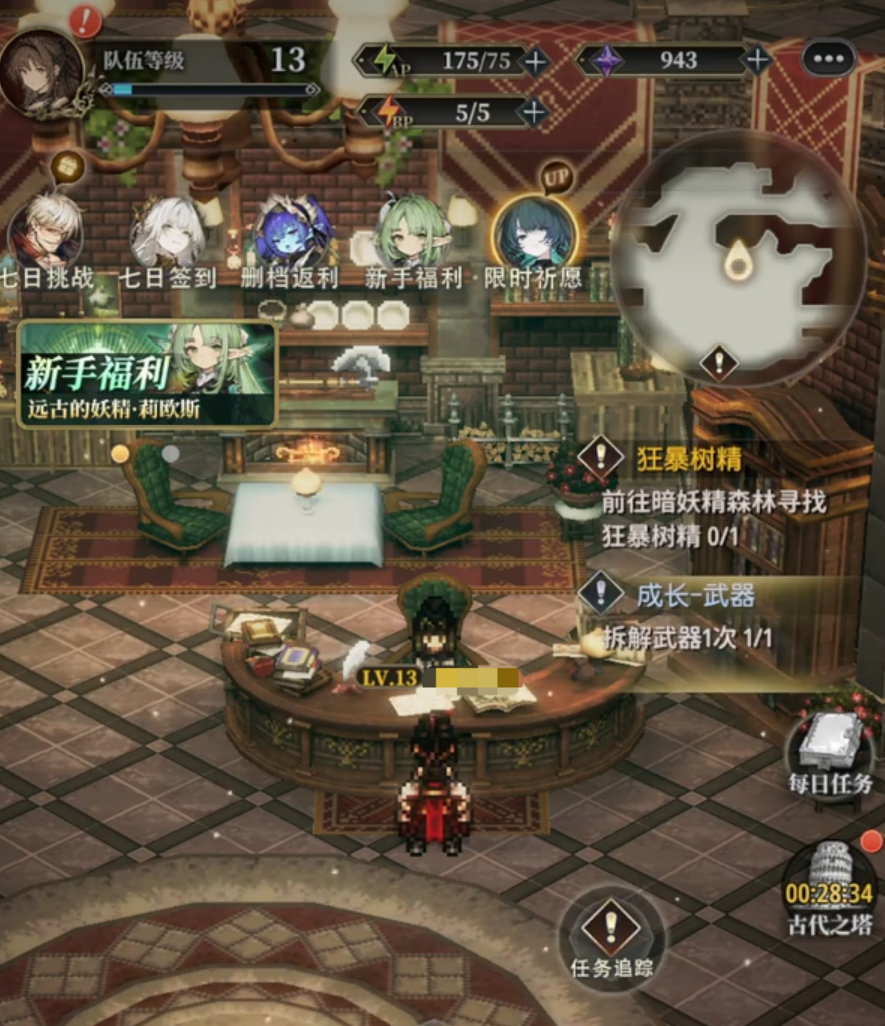Open the three-dot more options menu
This screenshot has height=1026, width=885.
(x=828, y=58)
